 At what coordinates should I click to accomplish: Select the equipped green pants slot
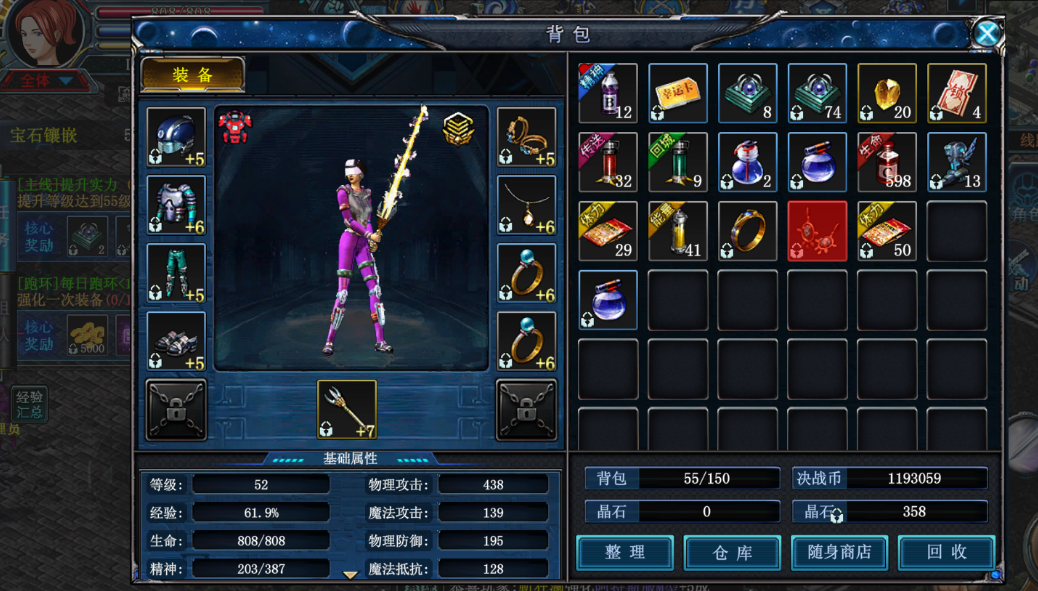pyautogui.click(x=176, y=273)
